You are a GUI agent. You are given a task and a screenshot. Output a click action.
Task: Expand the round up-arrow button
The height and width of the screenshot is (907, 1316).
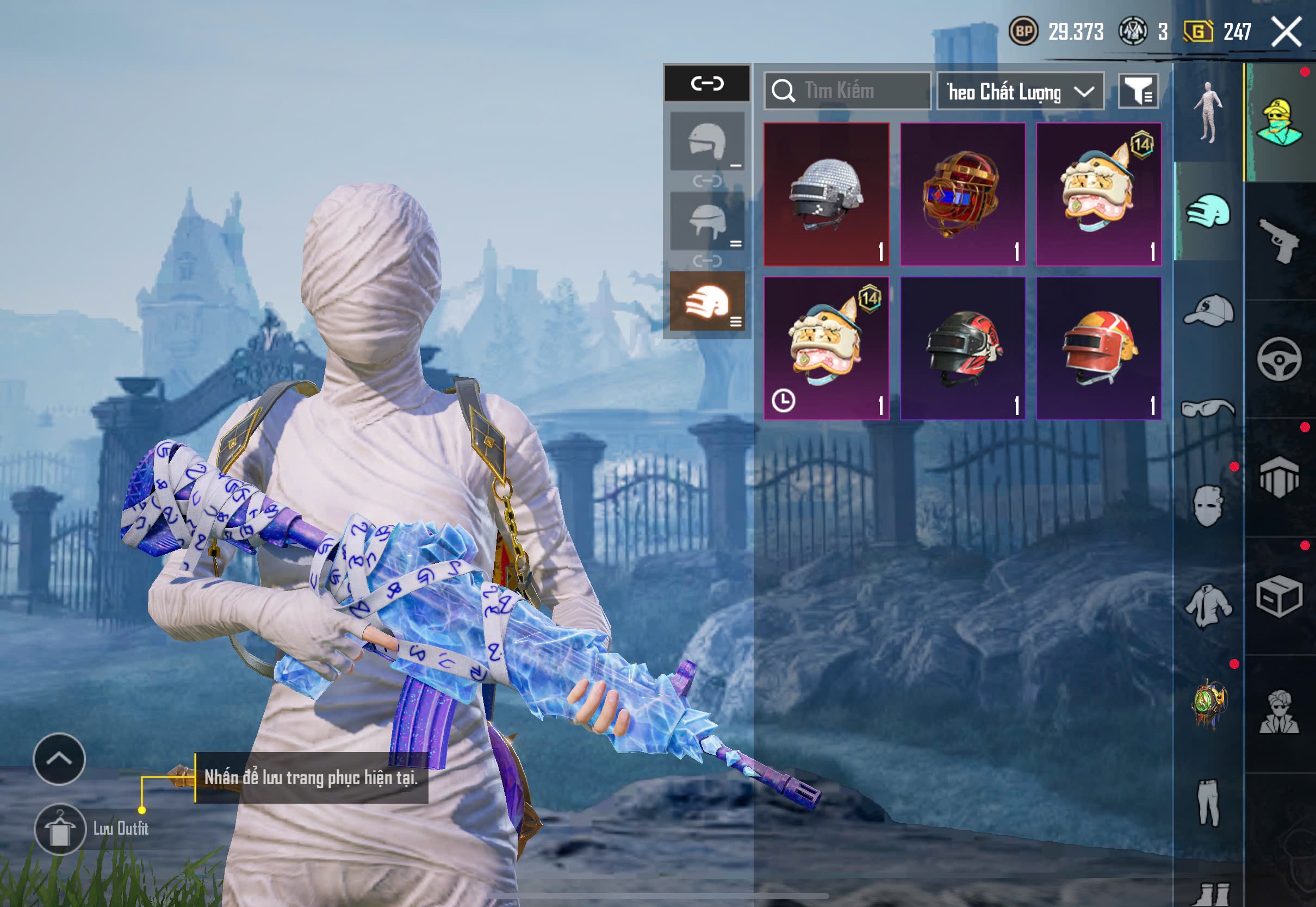pos(59,759)
